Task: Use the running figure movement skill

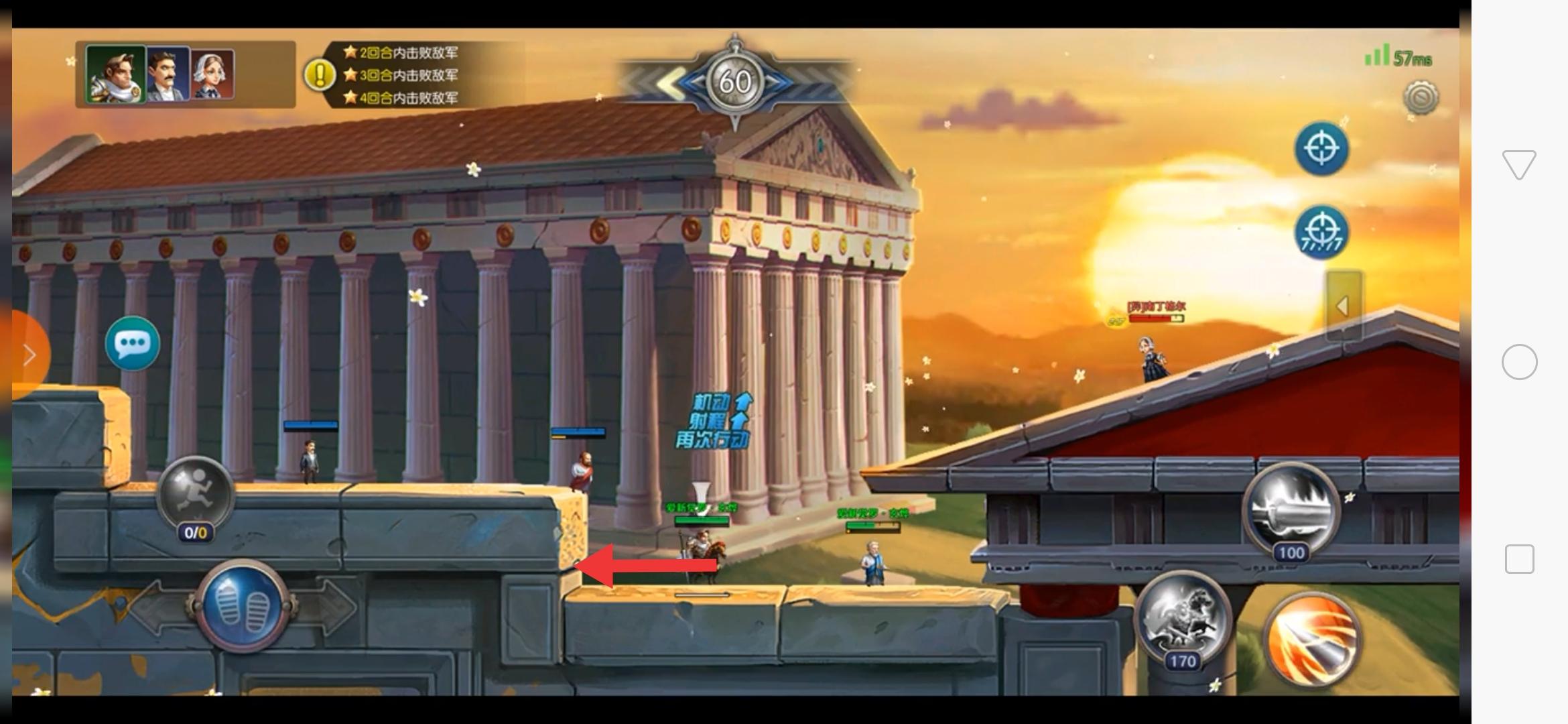Action: pyautogui.click(x=195, y=495)
